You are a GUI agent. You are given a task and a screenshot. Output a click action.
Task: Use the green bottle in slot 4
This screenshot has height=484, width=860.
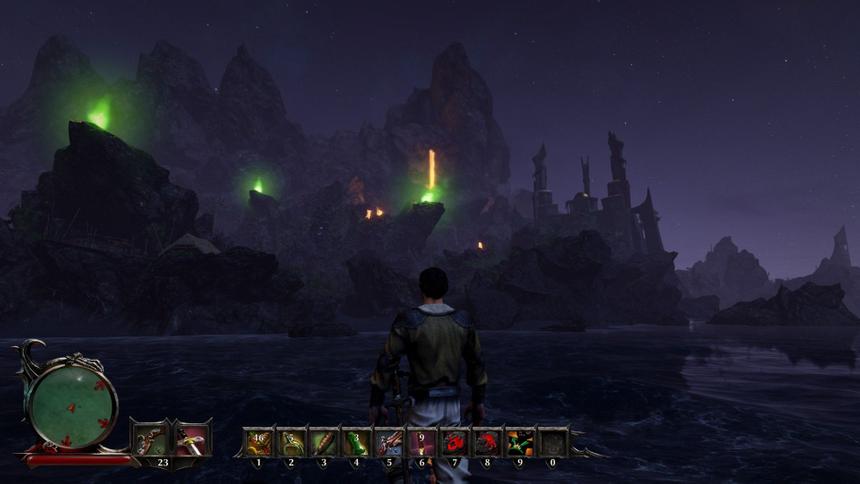(356, 441)
